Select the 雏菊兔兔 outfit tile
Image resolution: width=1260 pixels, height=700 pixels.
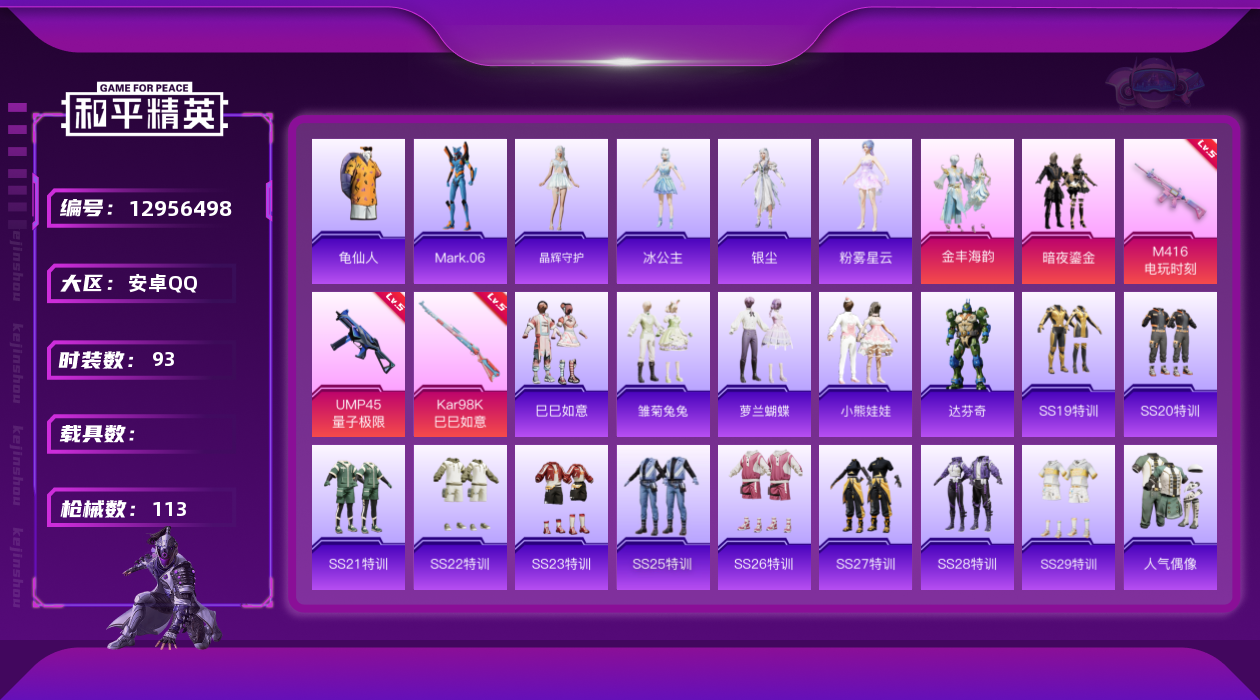pyautogui.click(x=663, y=364)
